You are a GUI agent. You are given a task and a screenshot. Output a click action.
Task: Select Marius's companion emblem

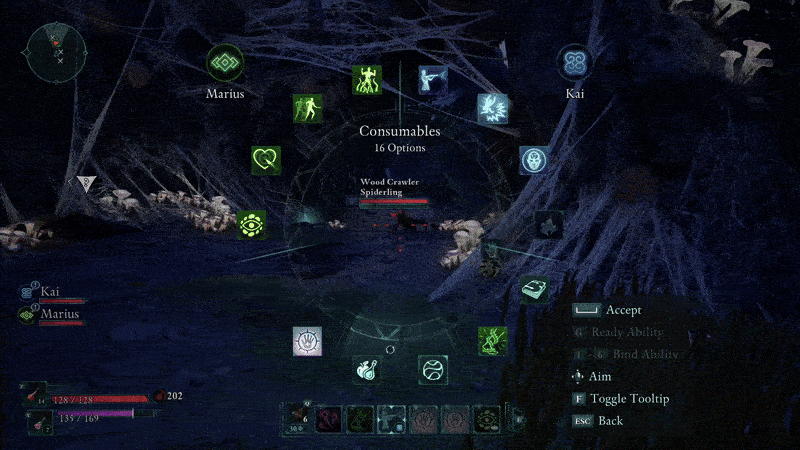225,64
